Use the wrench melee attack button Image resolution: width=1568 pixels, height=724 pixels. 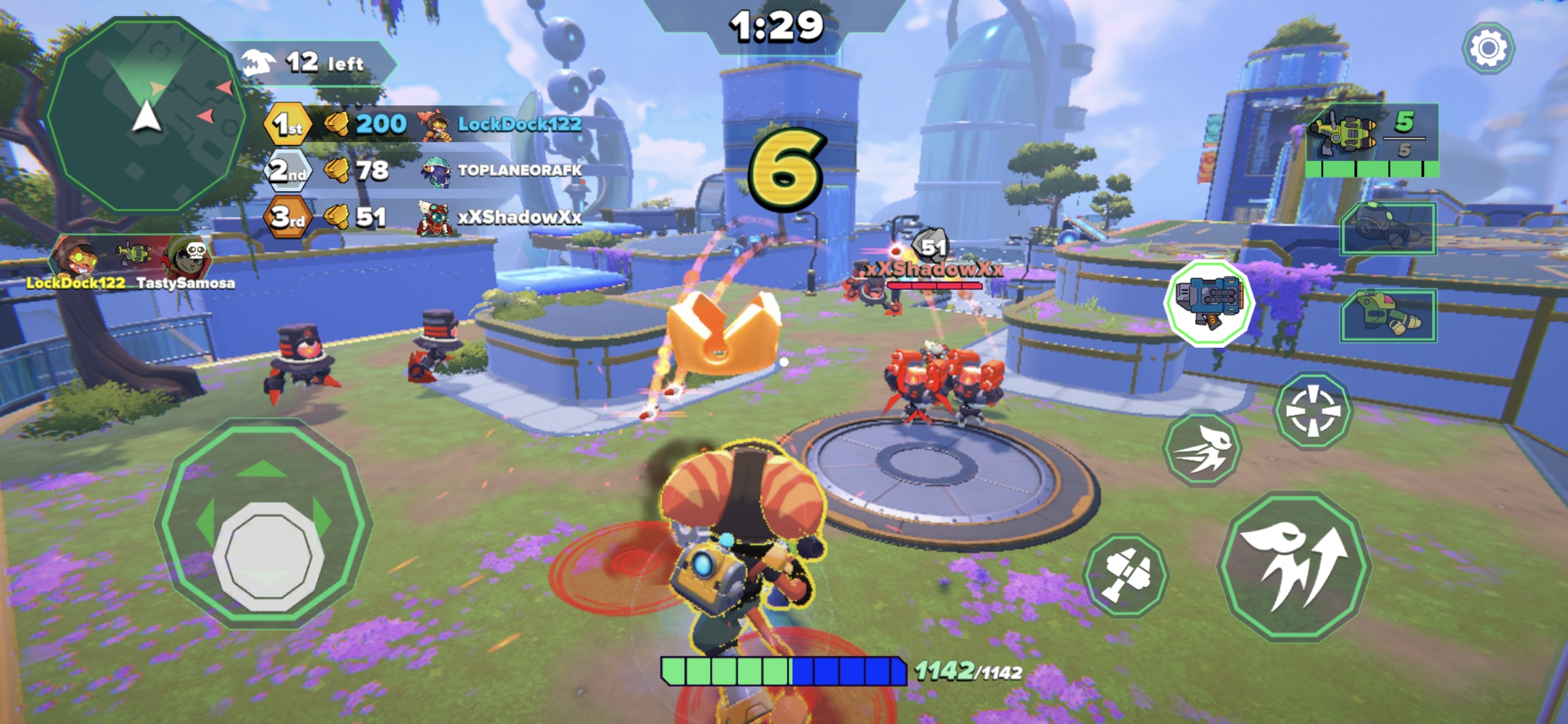1126,575
